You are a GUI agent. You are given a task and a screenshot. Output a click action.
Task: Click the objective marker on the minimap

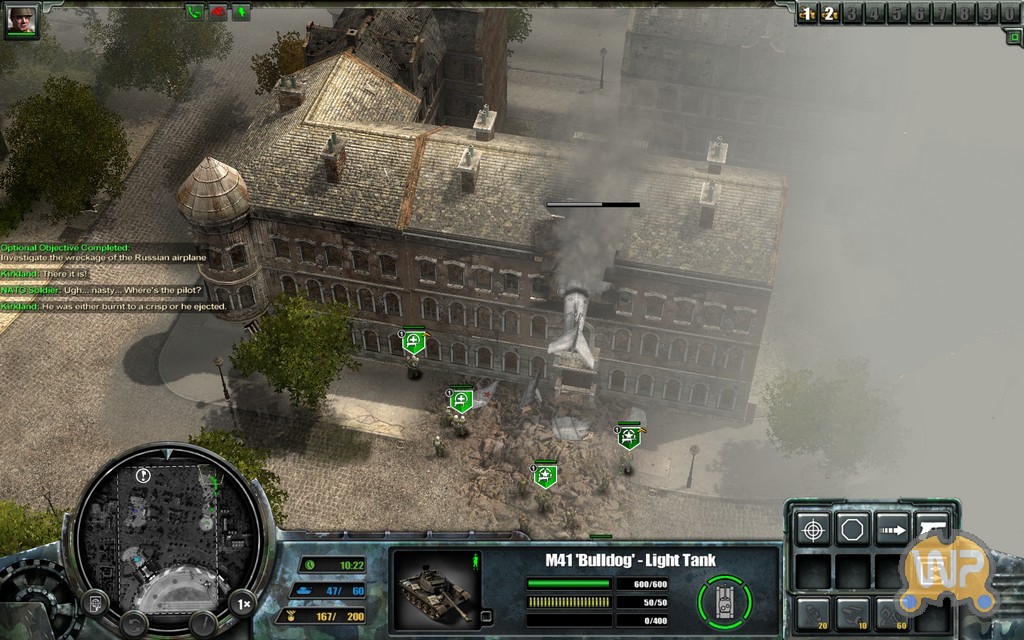click(144, 476)
